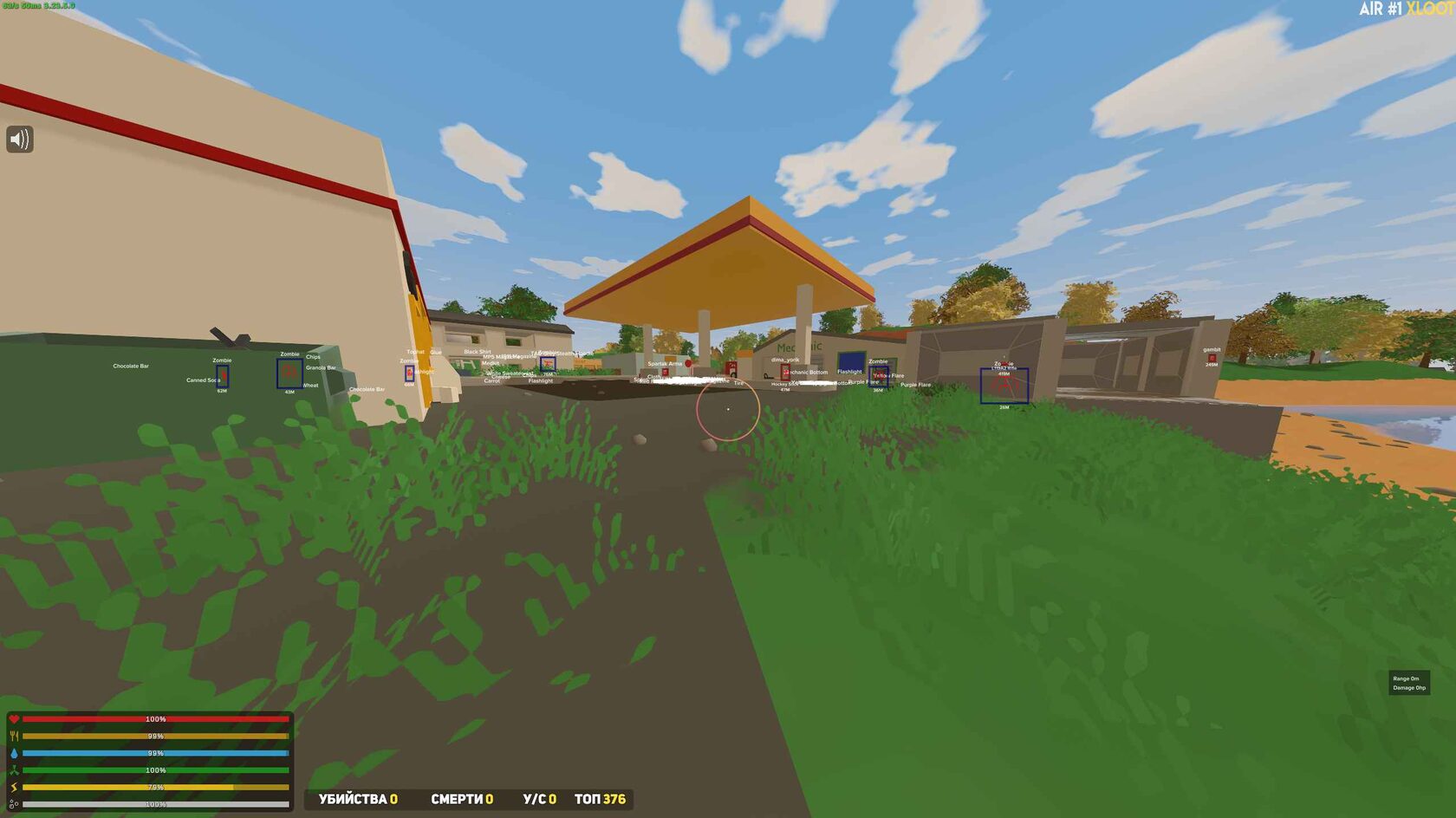
Task: Toggle the Yellow Flare zombie ESP box
Action: [878, 377]
